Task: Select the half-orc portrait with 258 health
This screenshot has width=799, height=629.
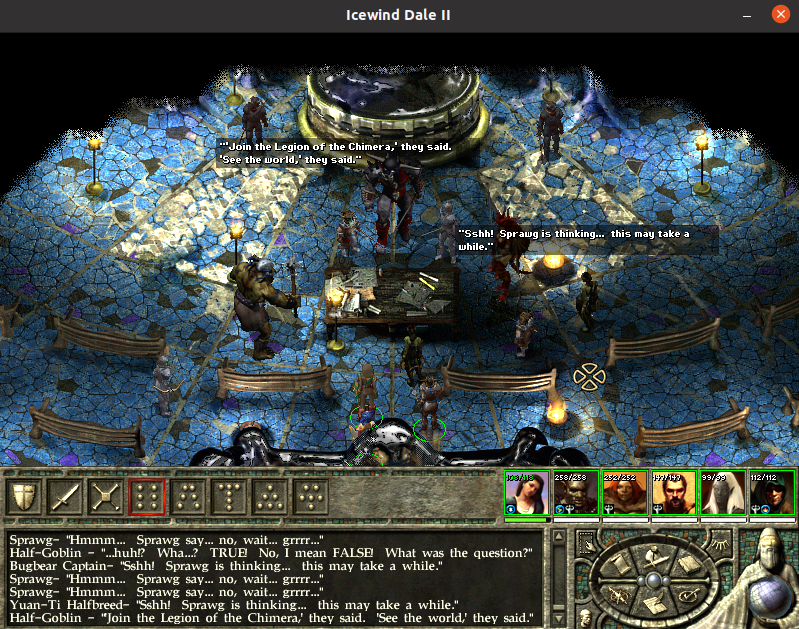Action: 575,492
